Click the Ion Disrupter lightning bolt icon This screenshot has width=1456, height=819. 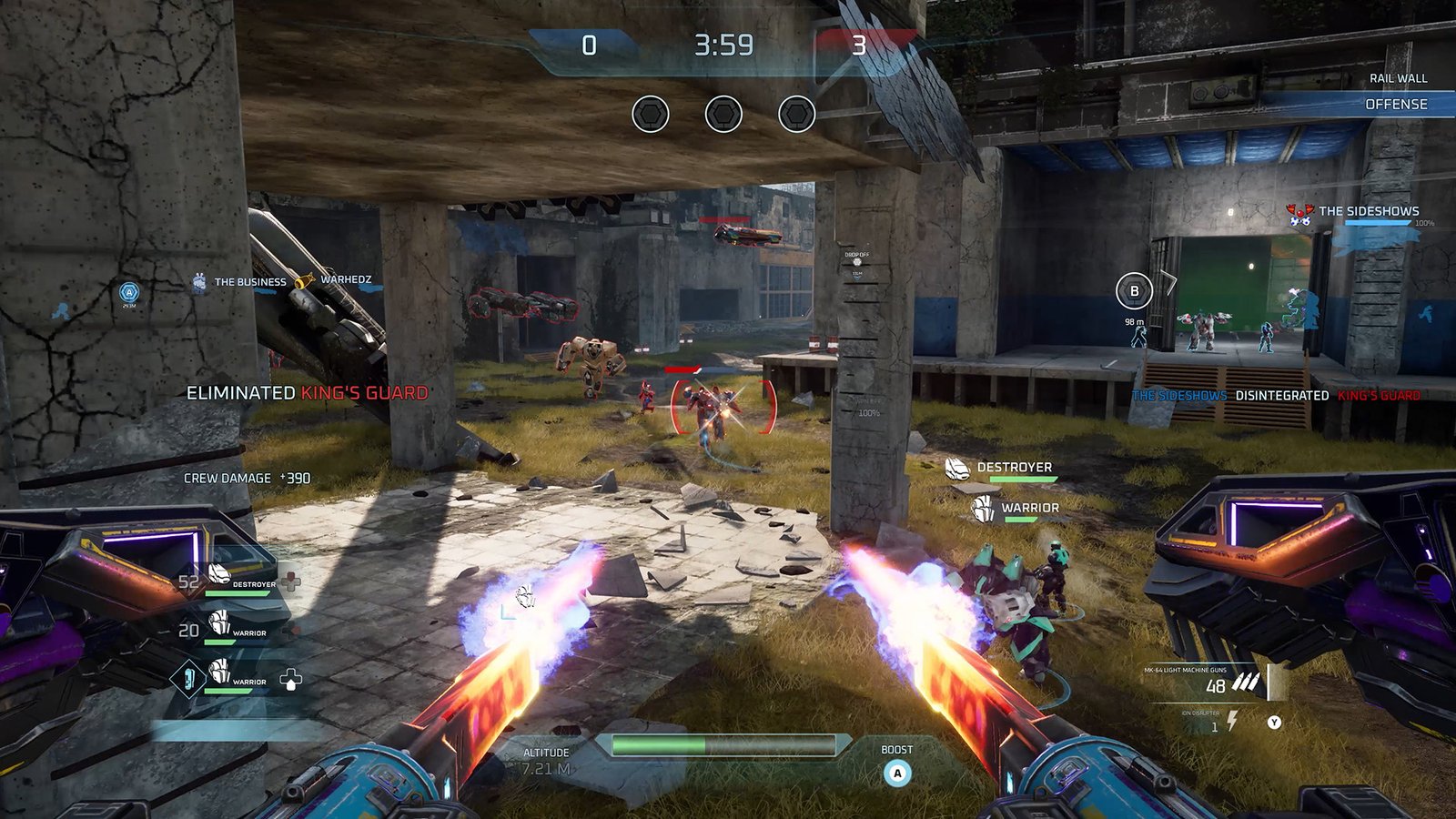tap(1233, 720)
